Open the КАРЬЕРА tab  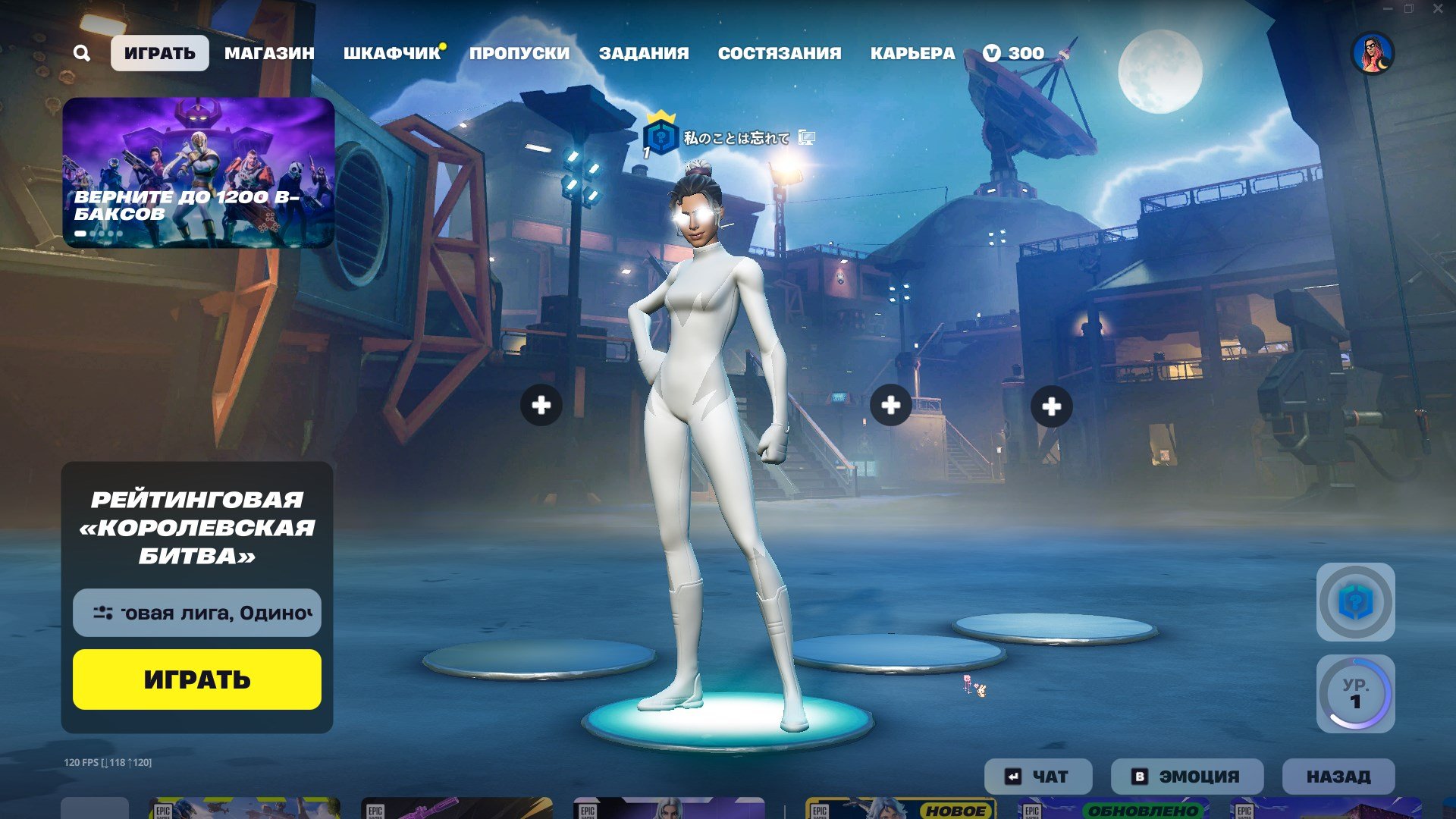[912, 53]
